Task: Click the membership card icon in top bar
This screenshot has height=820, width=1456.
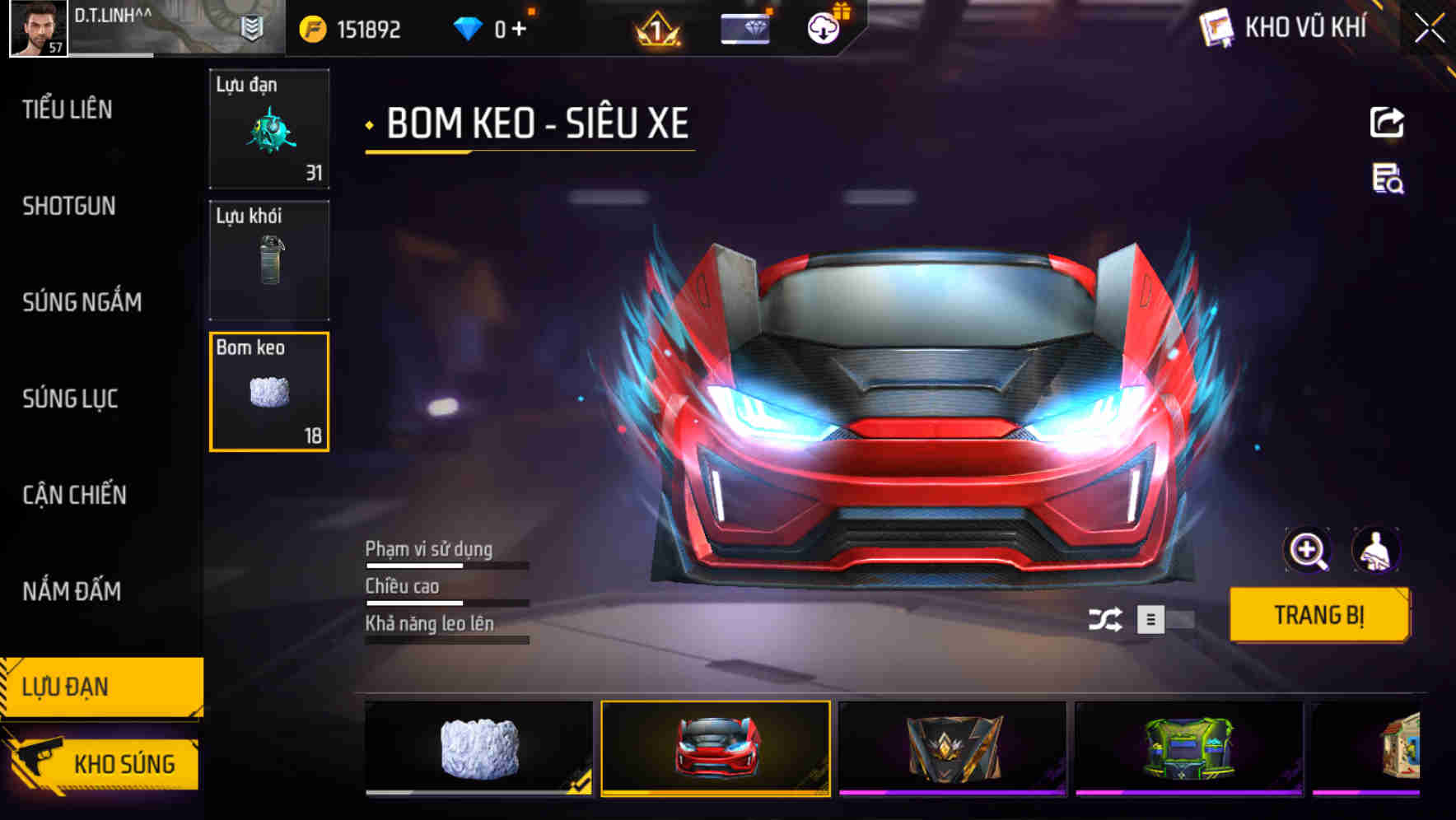Action: pyautogui.click(x=744, y=27)
